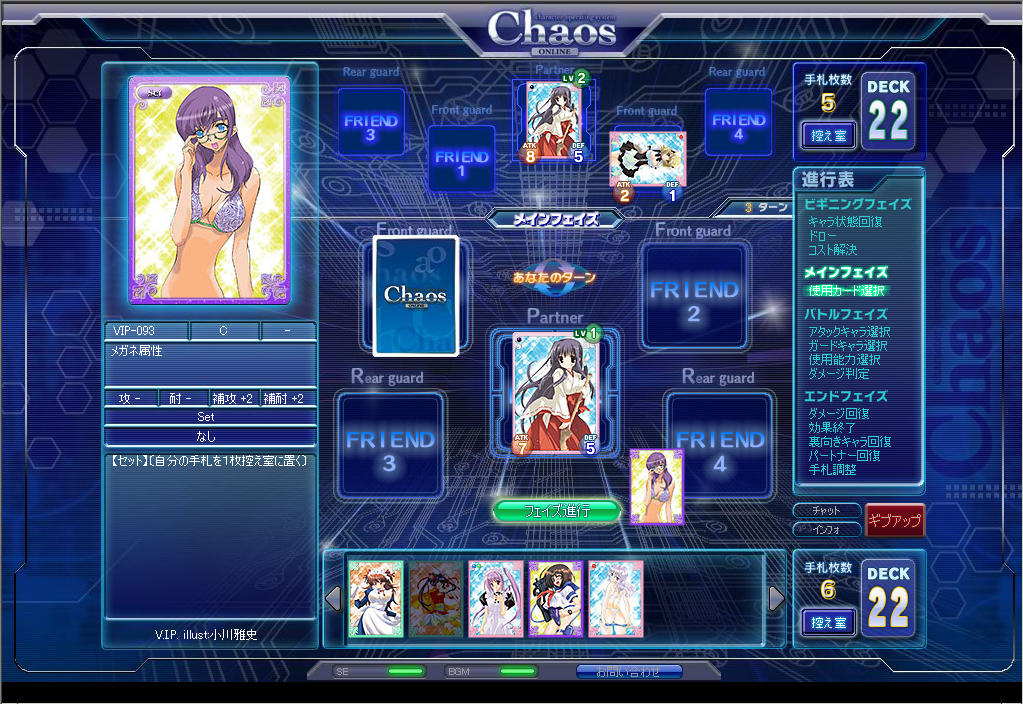
Task: Open your own 控え室 discard pile
Action: click(828, 622)
